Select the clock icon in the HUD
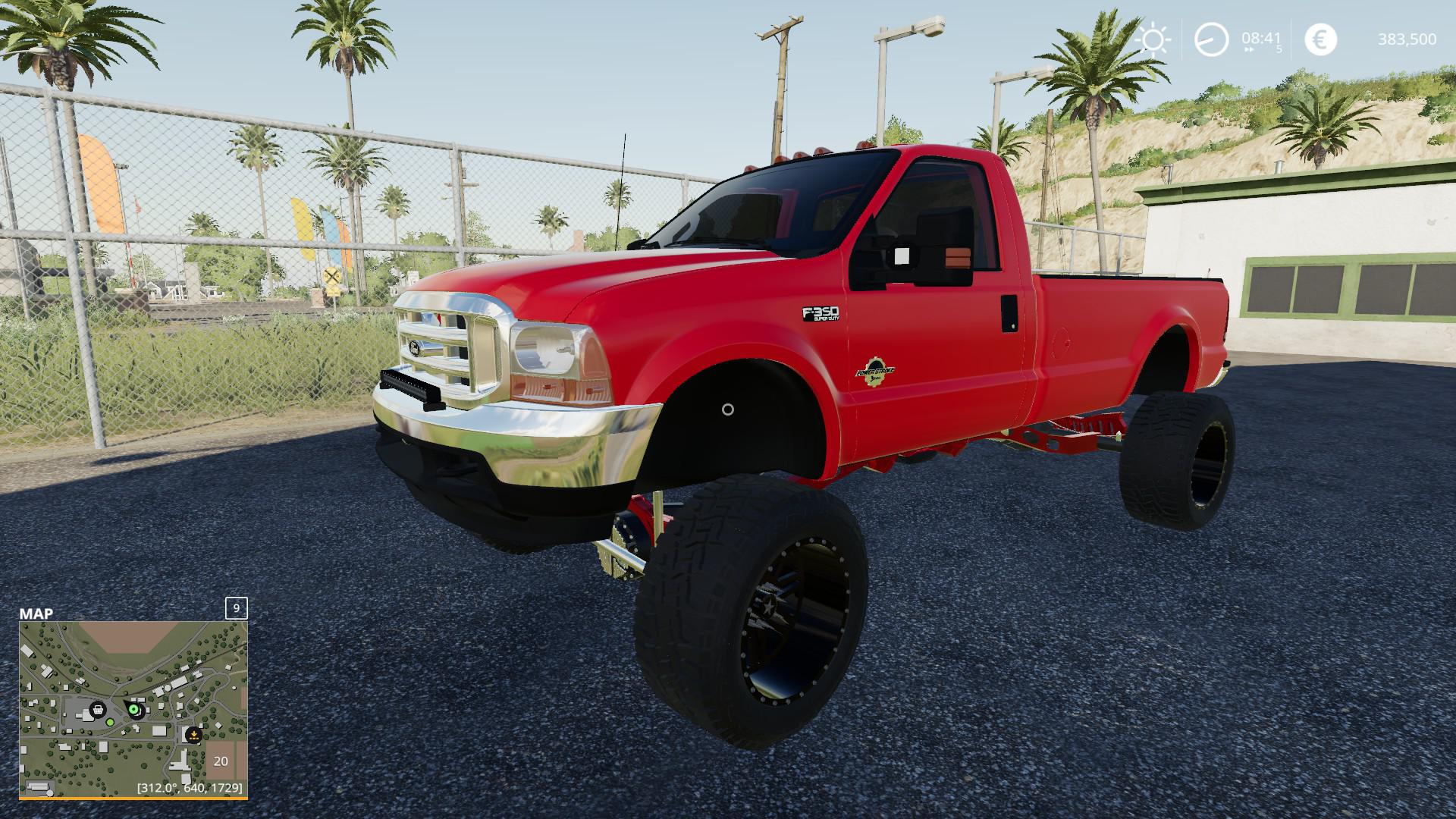The height and width of the screenshot is (819, 1456). (x=1211, y=39)
